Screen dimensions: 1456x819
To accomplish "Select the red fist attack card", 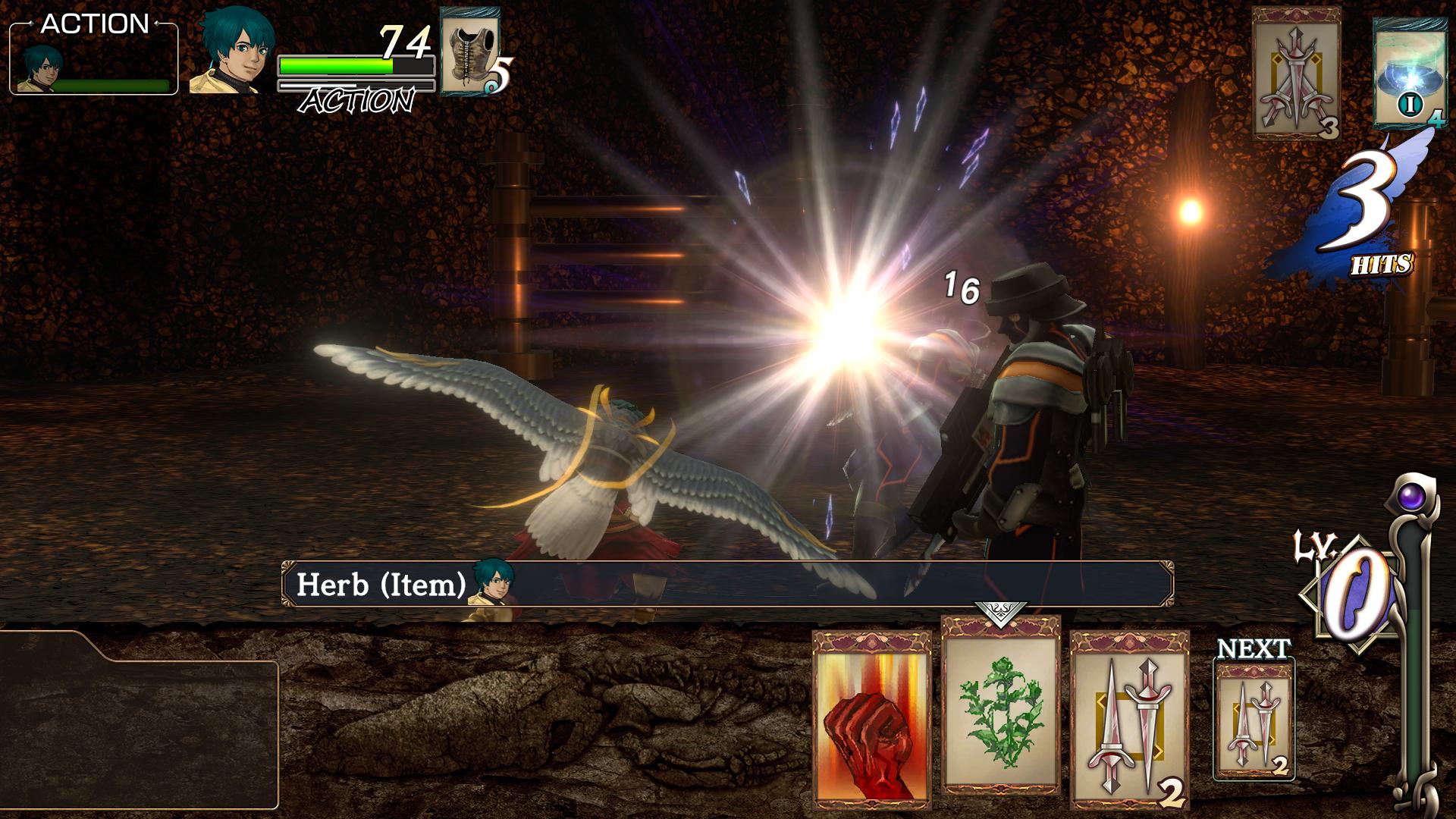I will [x=871, y=719].
